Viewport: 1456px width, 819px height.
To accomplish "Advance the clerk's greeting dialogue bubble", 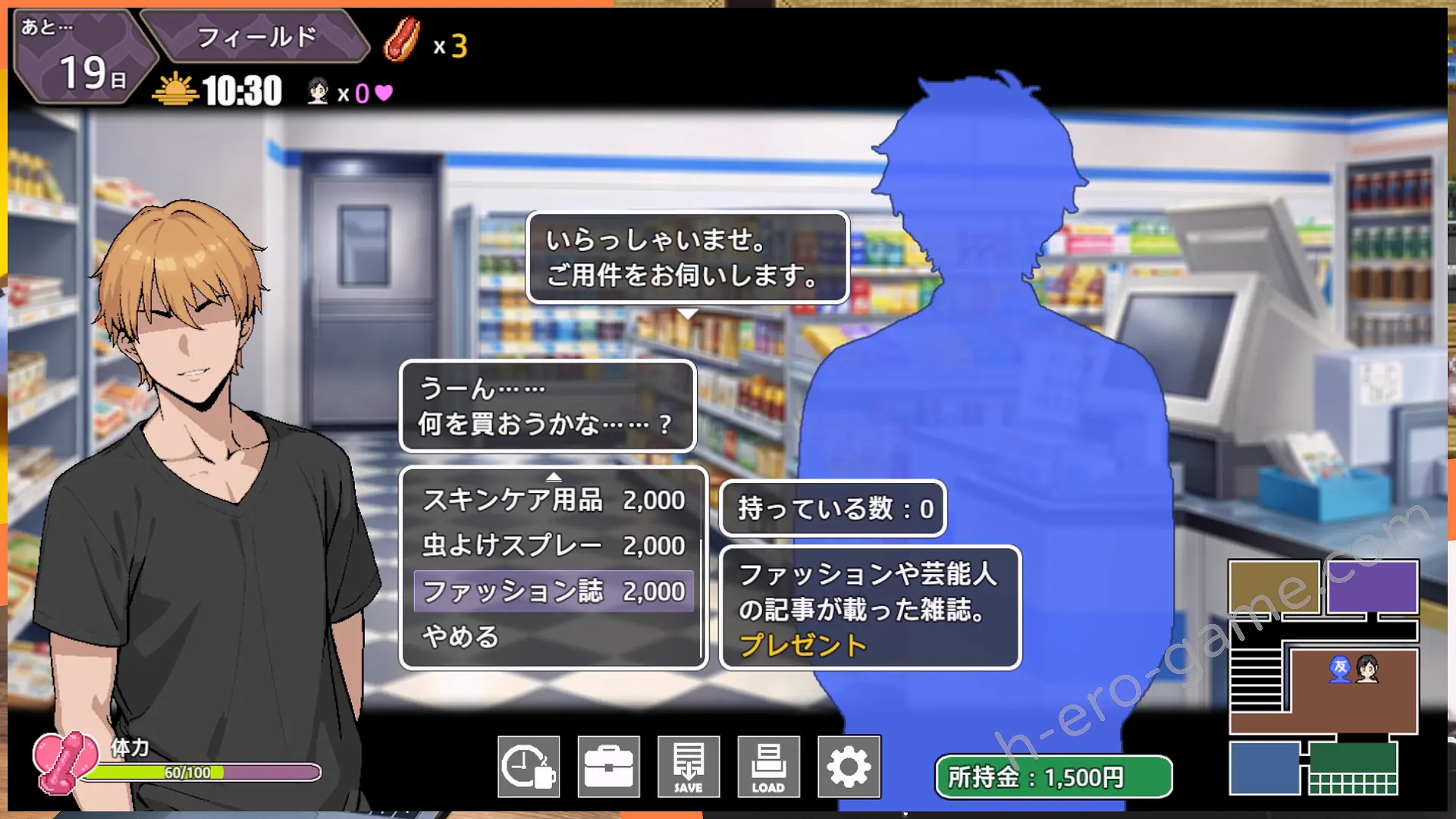I will 687,258.
